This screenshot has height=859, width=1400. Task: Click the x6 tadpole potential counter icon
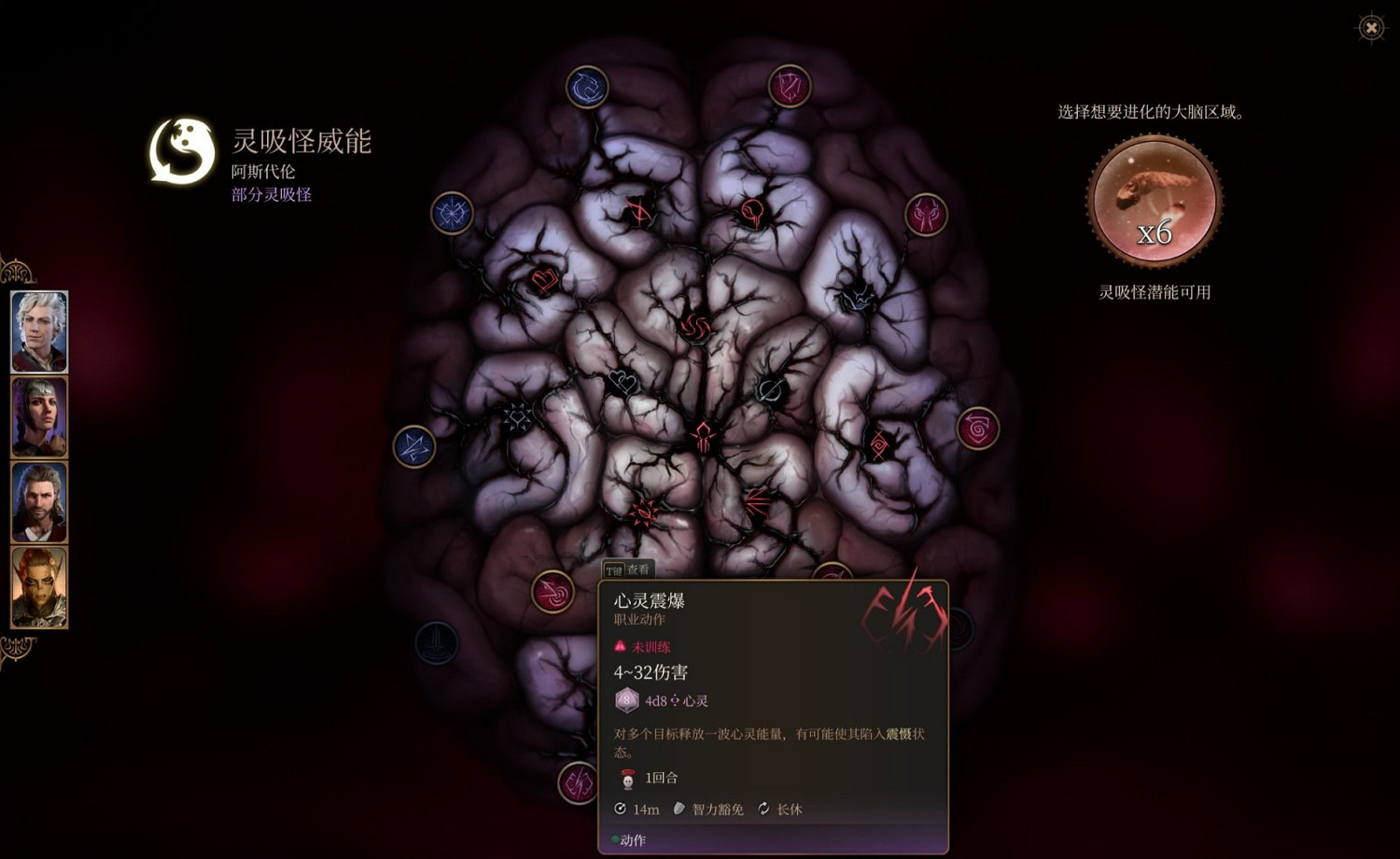pos(1154,198)
